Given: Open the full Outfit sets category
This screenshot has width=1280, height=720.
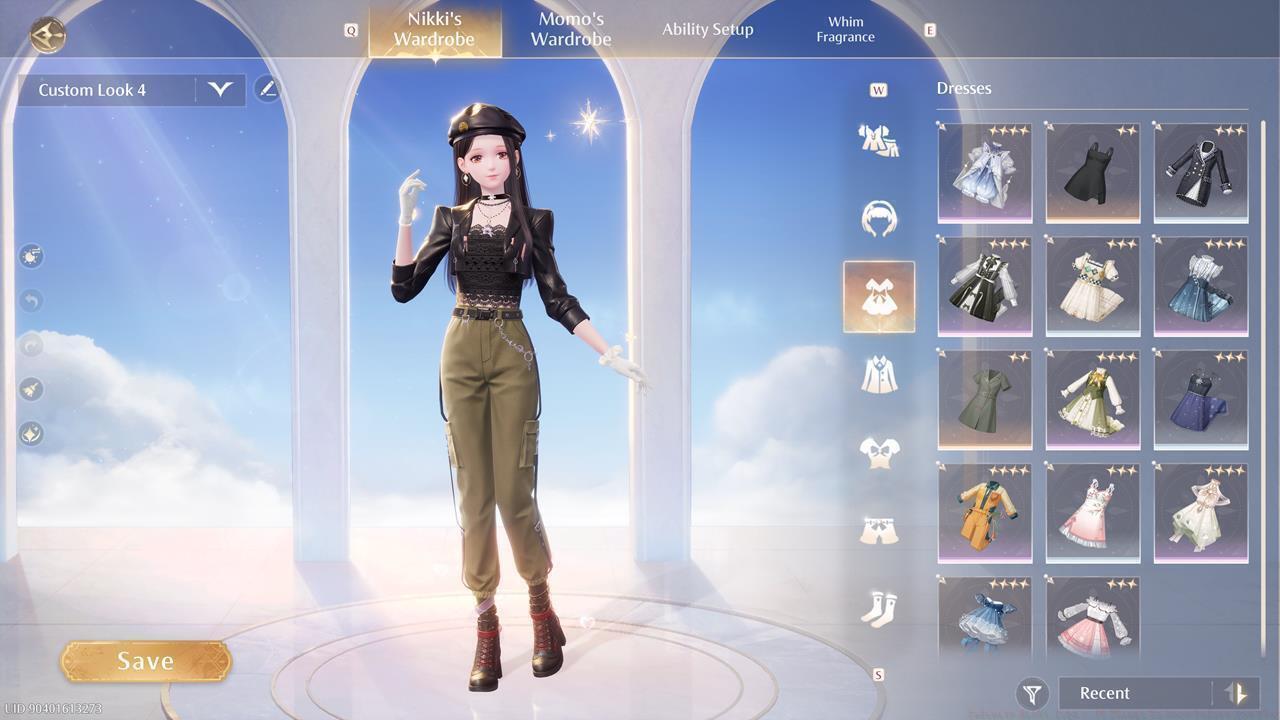Looking at the screenshot, I should 878,140.
